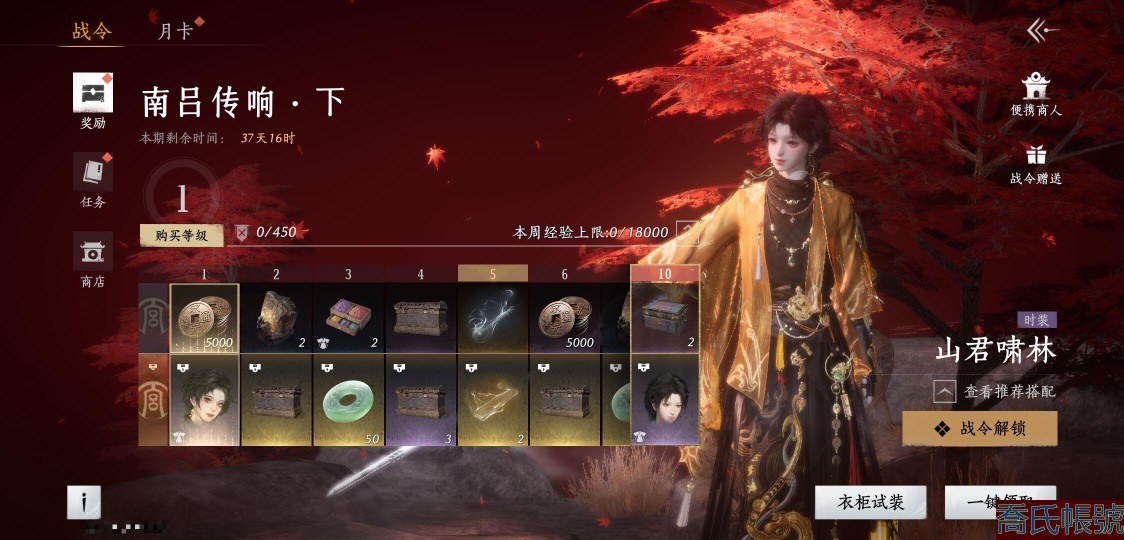
Task: Open the info button at bottom left
Action: click(84, 502)
